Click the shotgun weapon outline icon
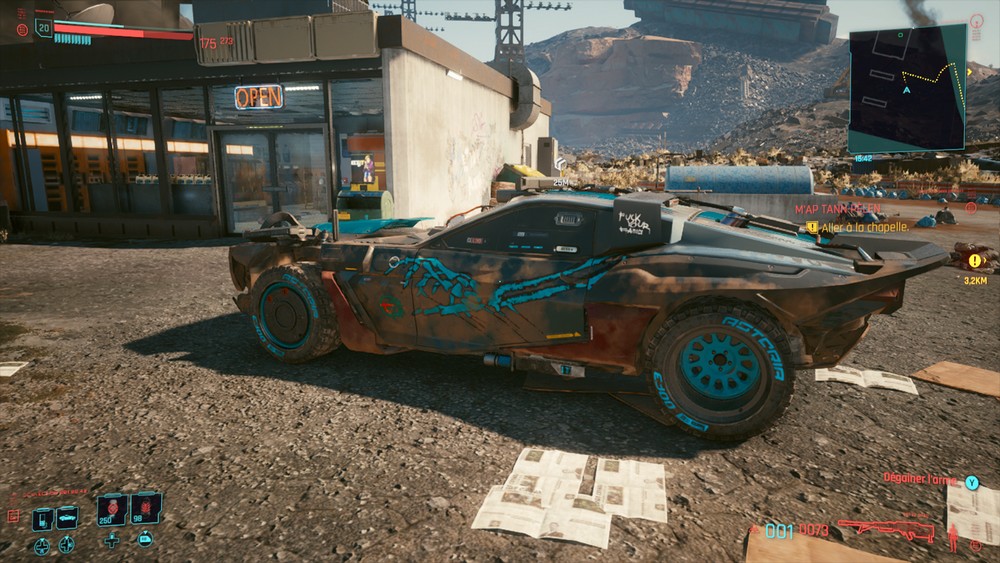The width and height of the screenshot is (1000, 563). coord(884,529)
